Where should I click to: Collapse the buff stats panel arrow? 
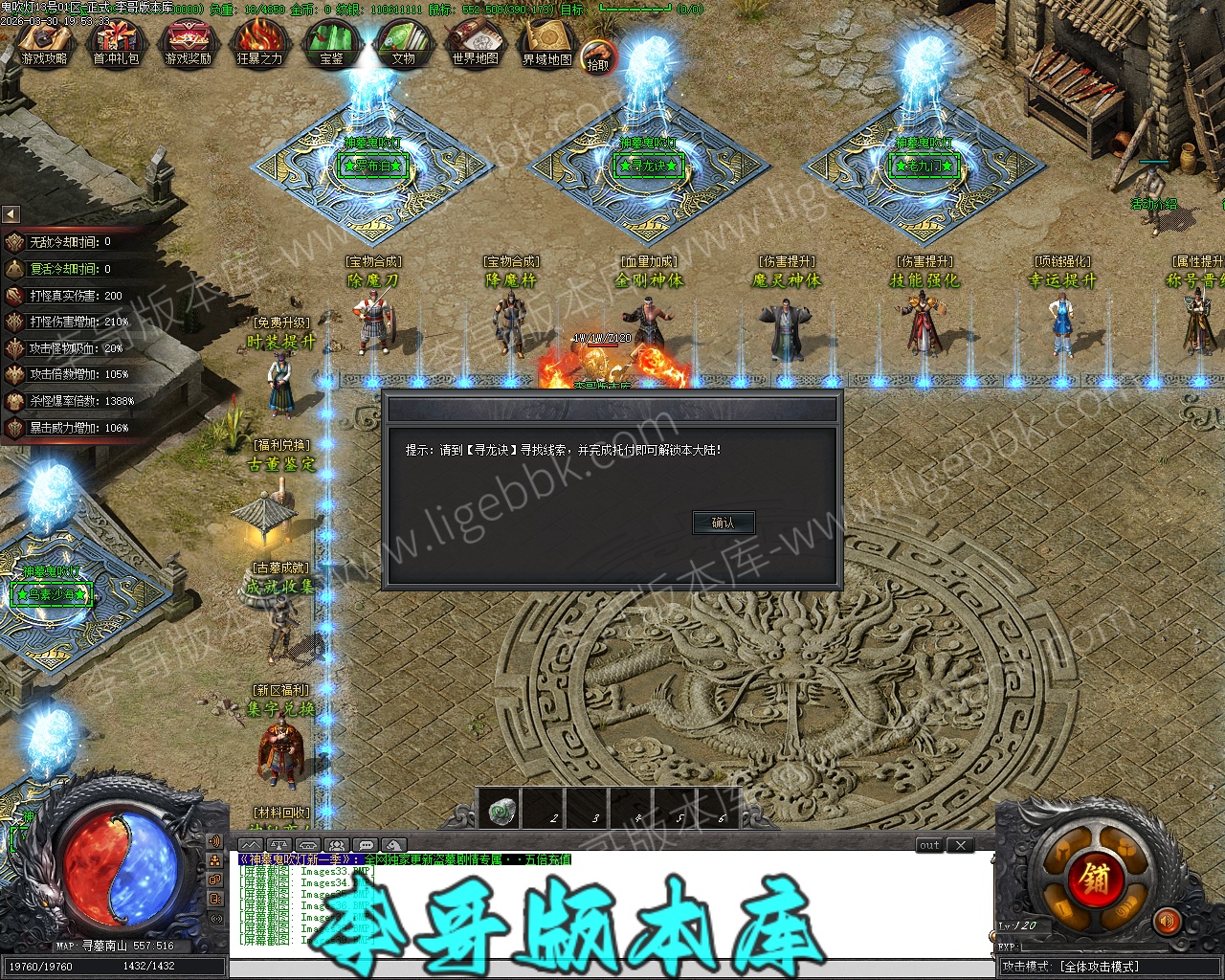[x=11, y=214]
